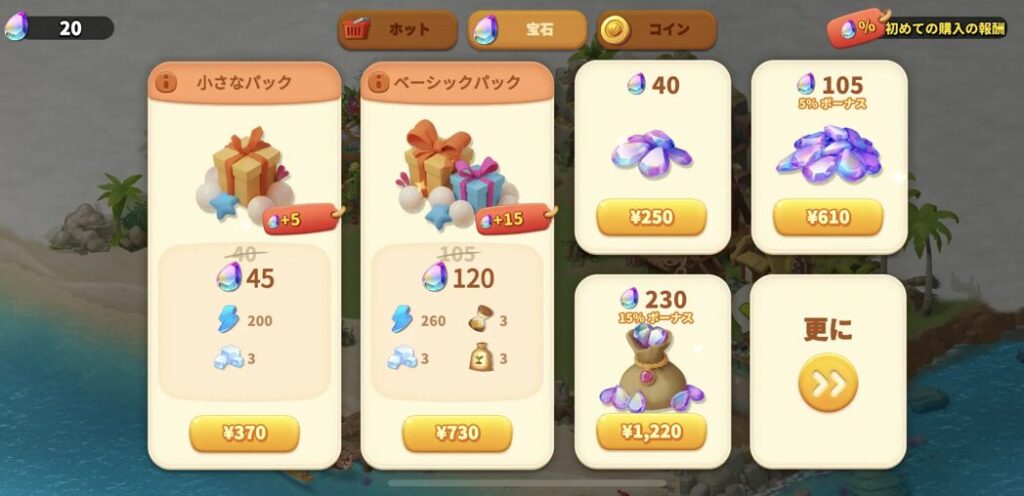Open info for 小さなパック

click(x=167, y=82)
